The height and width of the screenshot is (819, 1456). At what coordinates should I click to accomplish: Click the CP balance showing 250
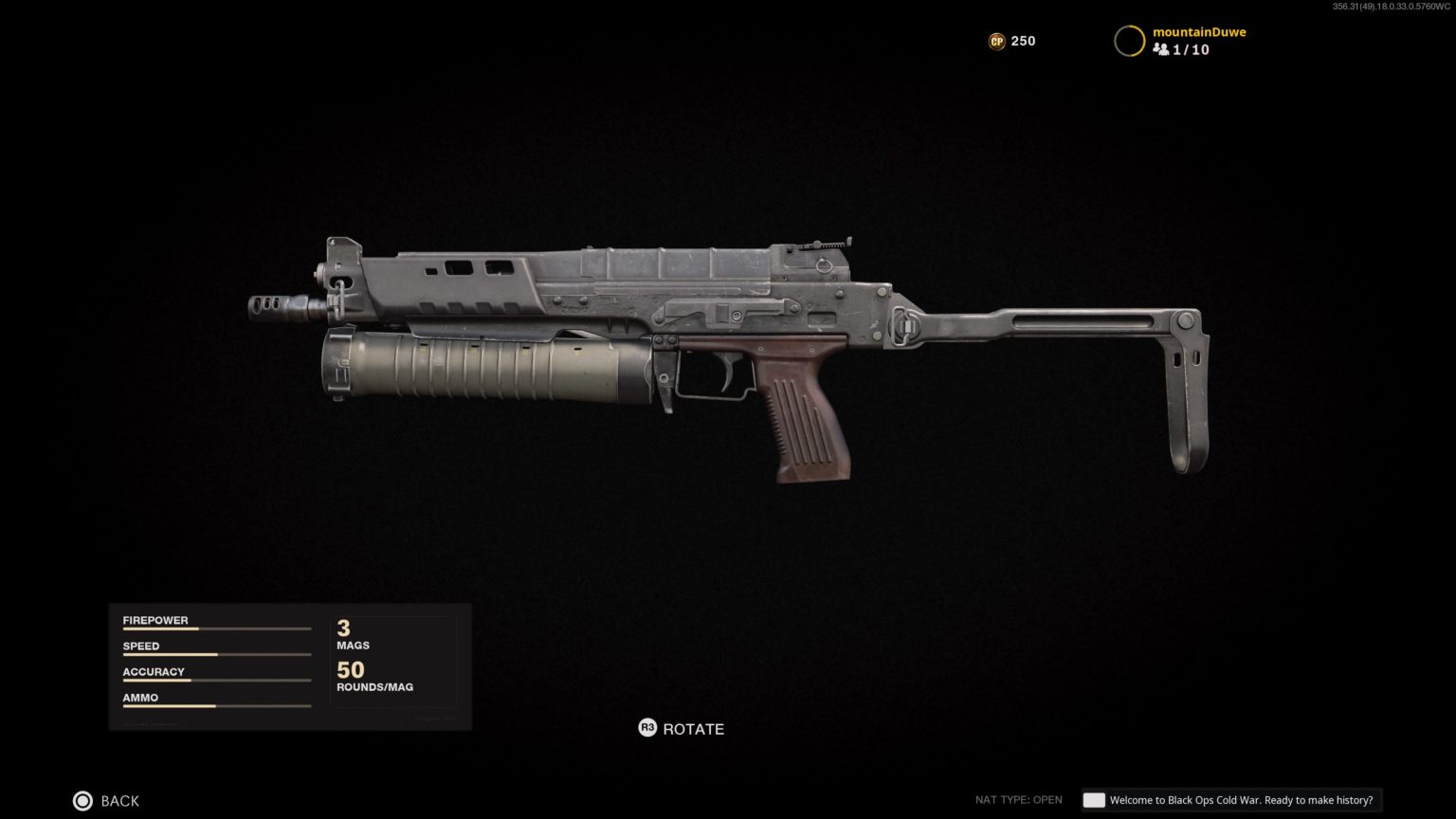(1022, 41)
